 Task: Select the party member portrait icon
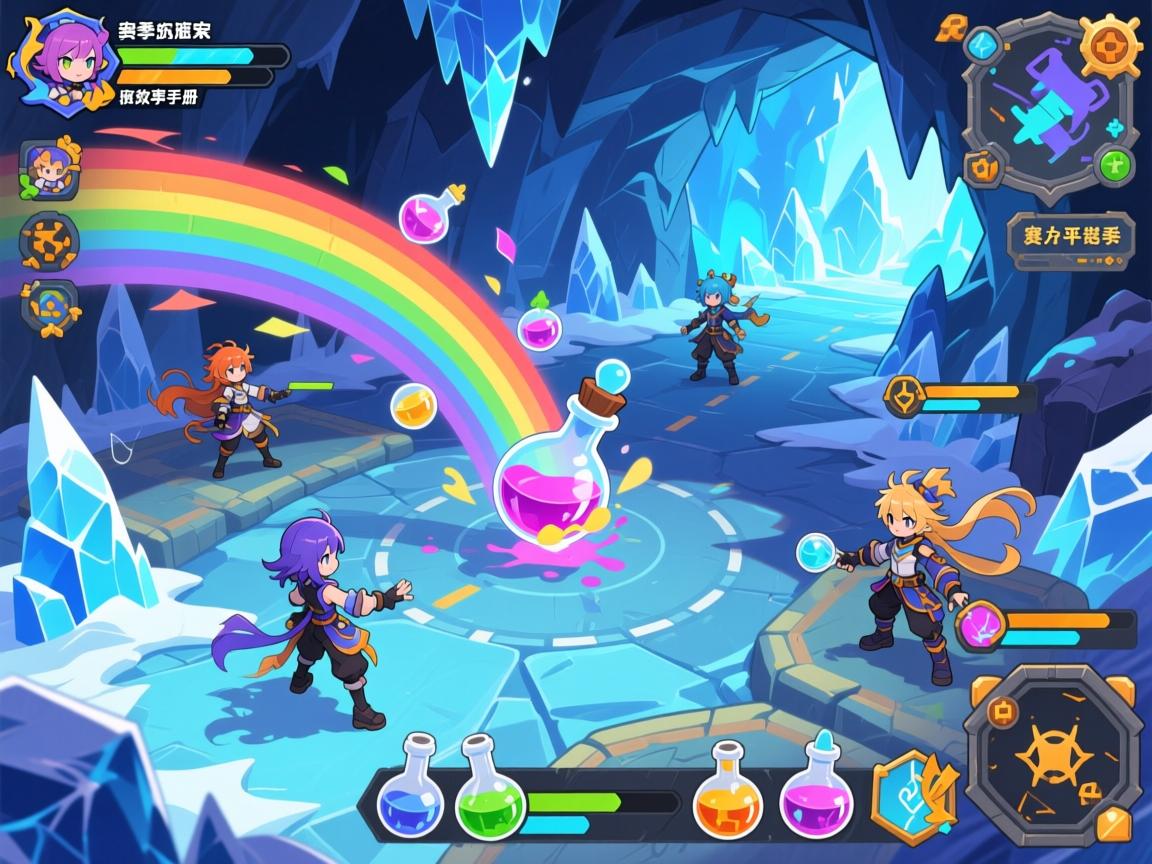tap(49, 169)
